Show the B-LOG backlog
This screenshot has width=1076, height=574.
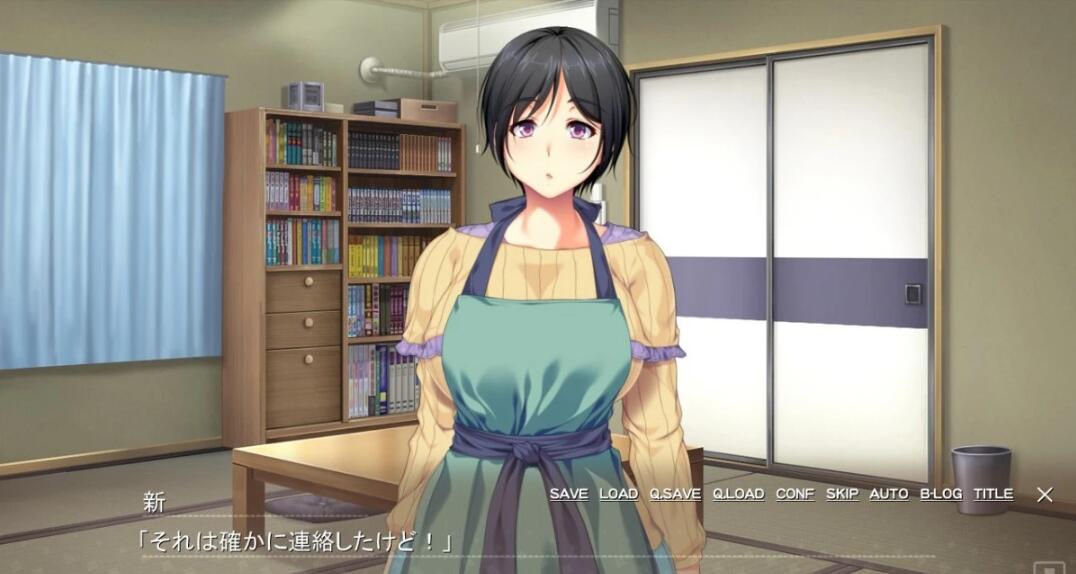tap(941, 494)
